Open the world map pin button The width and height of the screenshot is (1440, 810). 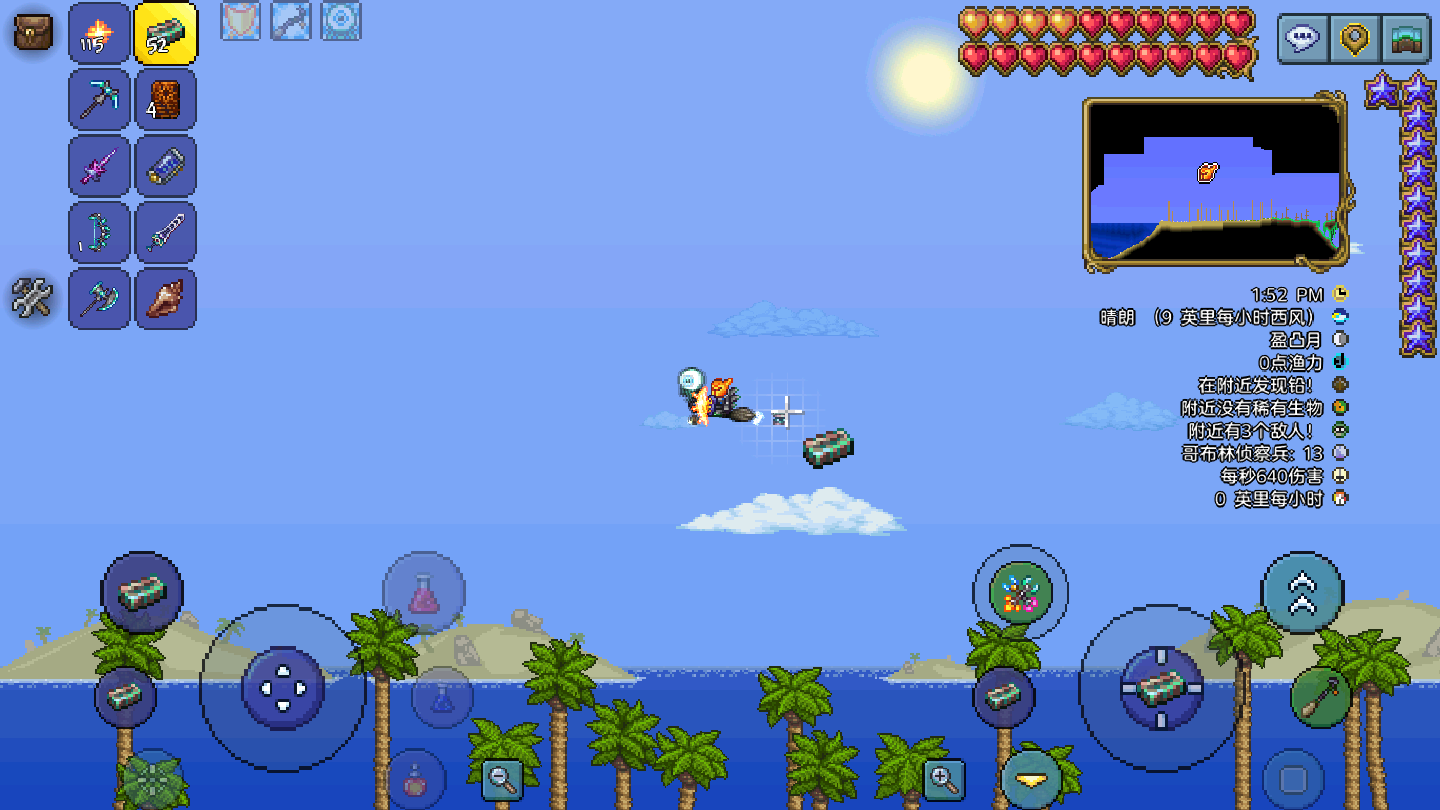click(x=1355, y=39)
